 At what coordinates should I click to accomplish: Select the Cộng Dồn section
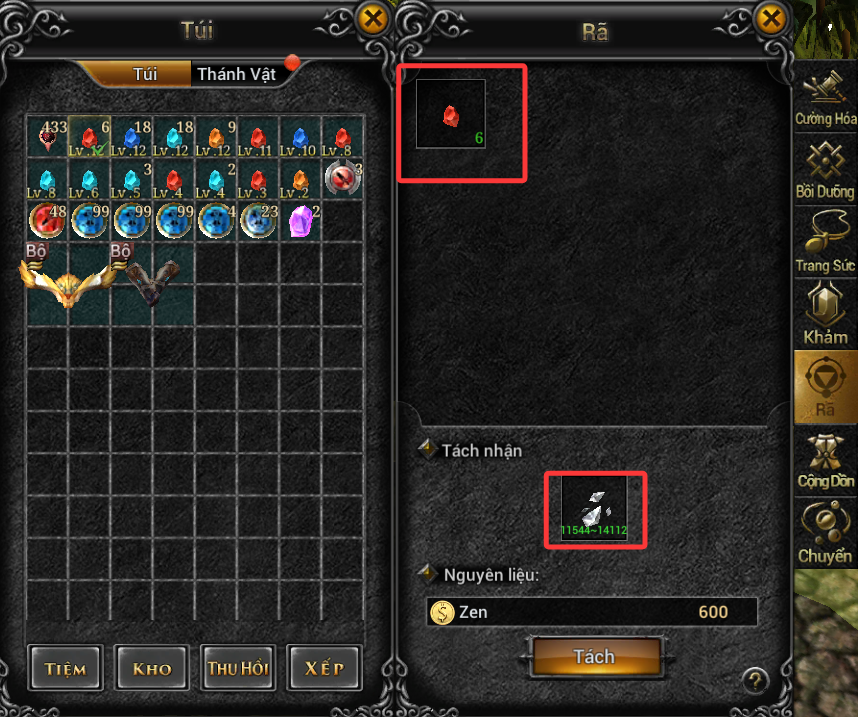click(826, 463)
